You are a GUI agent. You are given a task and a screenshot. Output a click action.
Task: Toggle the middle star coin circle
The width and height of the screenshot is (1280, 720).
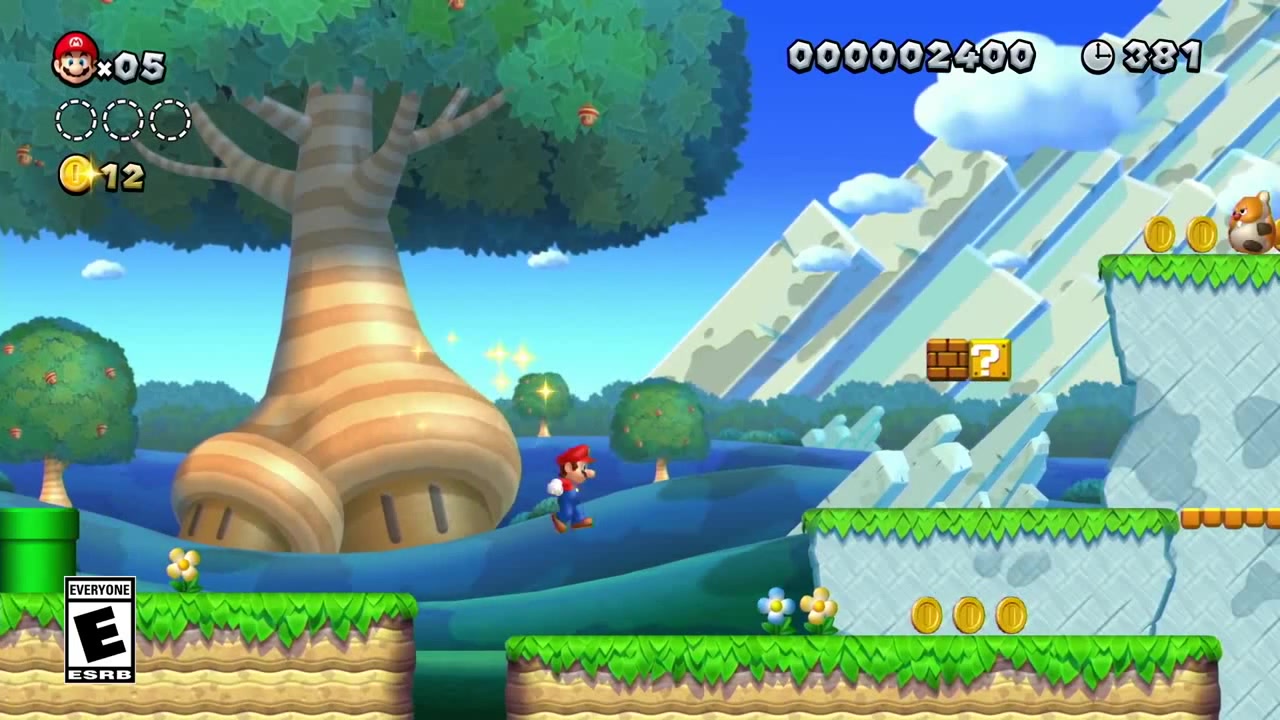tap(122, 120)
